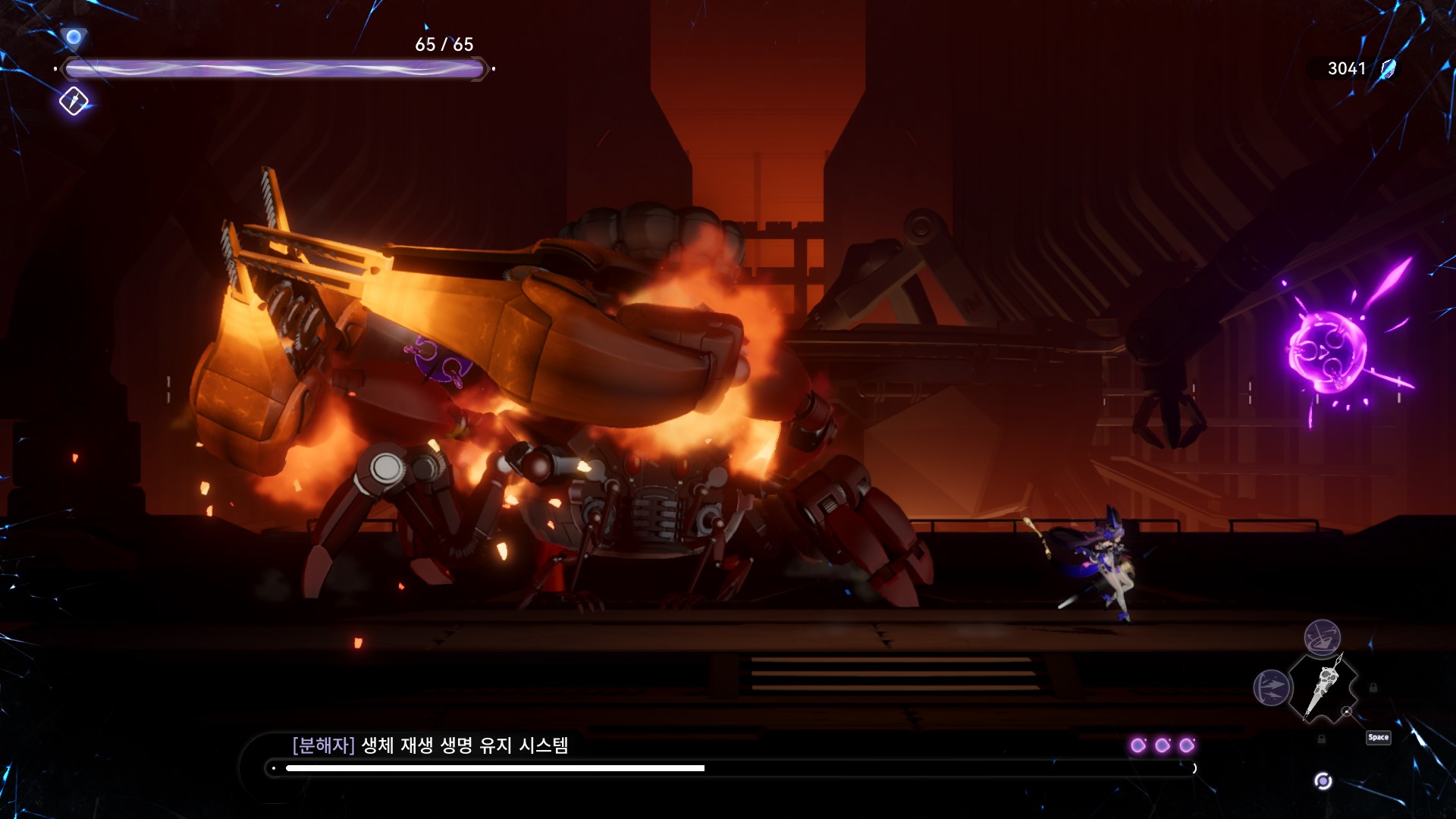Image resolution: width=1456 pixels, height=819 pixels.
Task: Click the glowing blue orb icon
Action: coord(74,36)
